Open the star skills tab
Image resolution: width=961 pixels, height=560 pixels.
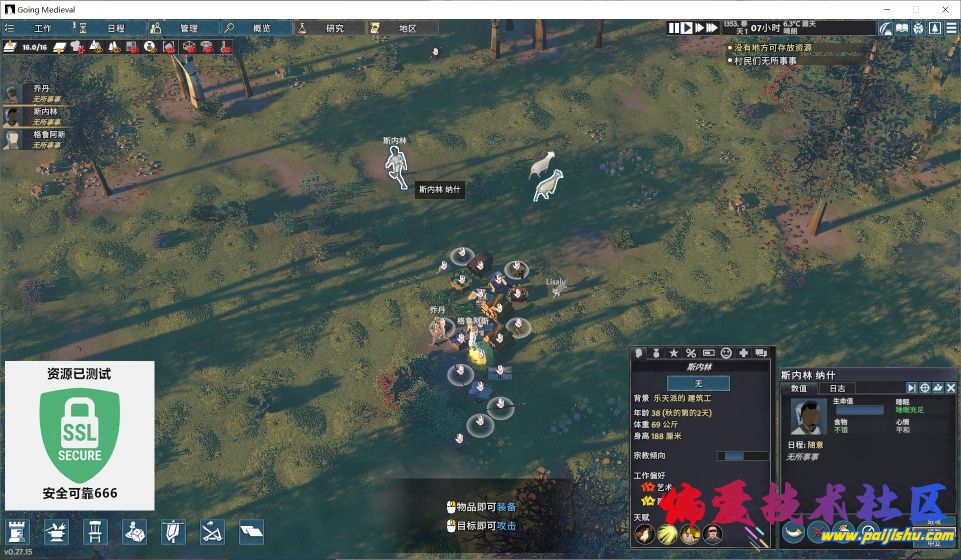pos(672,353)
